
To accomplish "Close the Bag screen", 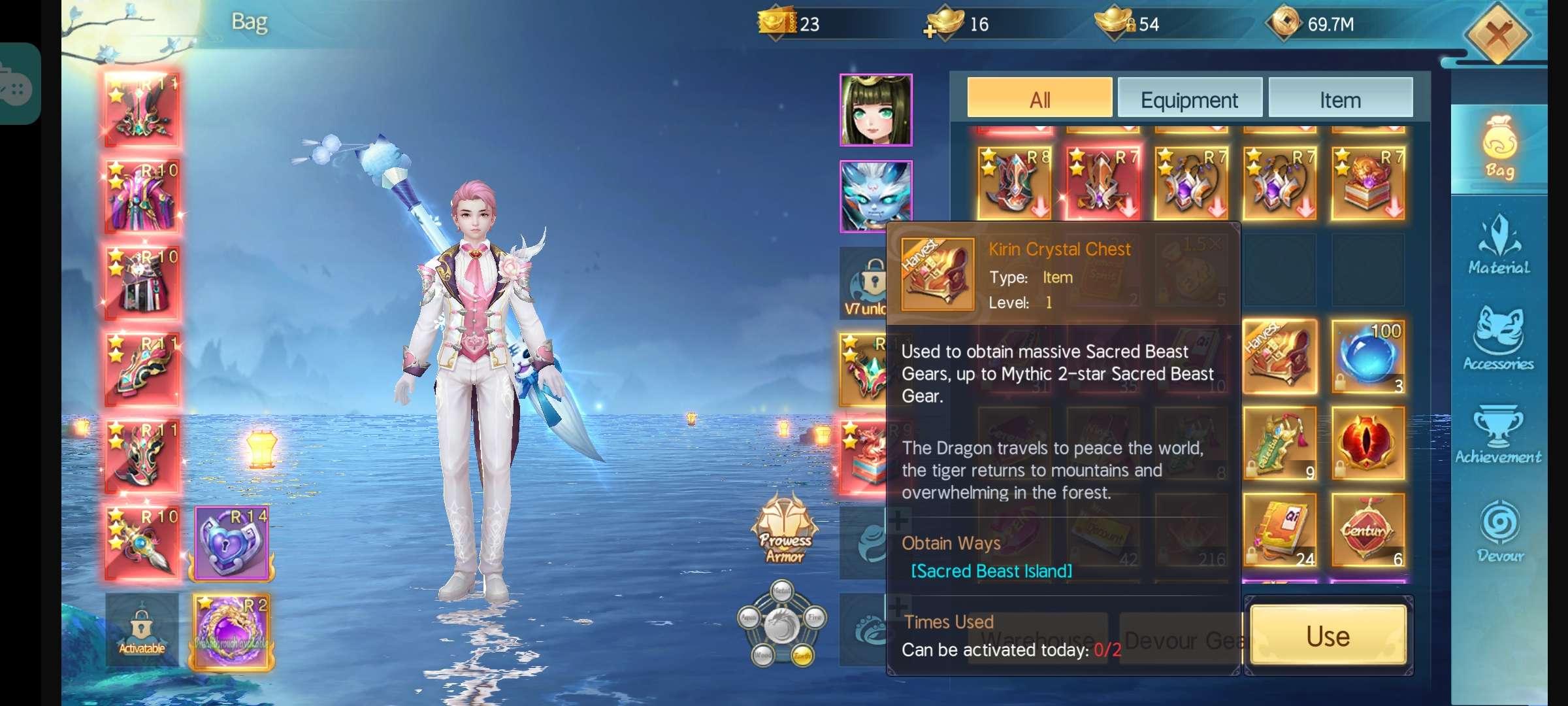I will pyautogui.click(x=1497, y=34).
